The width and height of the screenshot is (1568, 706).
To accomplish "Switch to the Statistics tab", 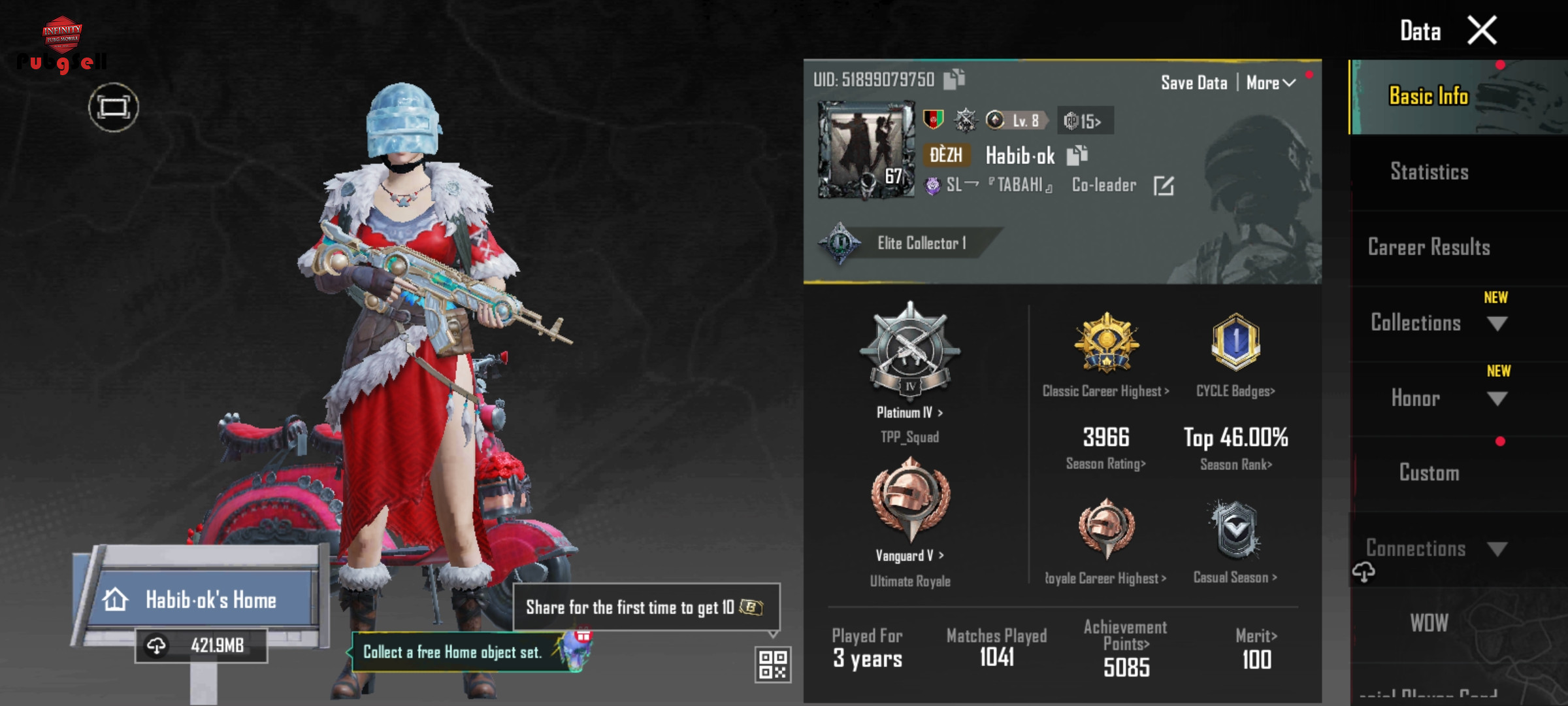I will click(x=1429, y=172).
